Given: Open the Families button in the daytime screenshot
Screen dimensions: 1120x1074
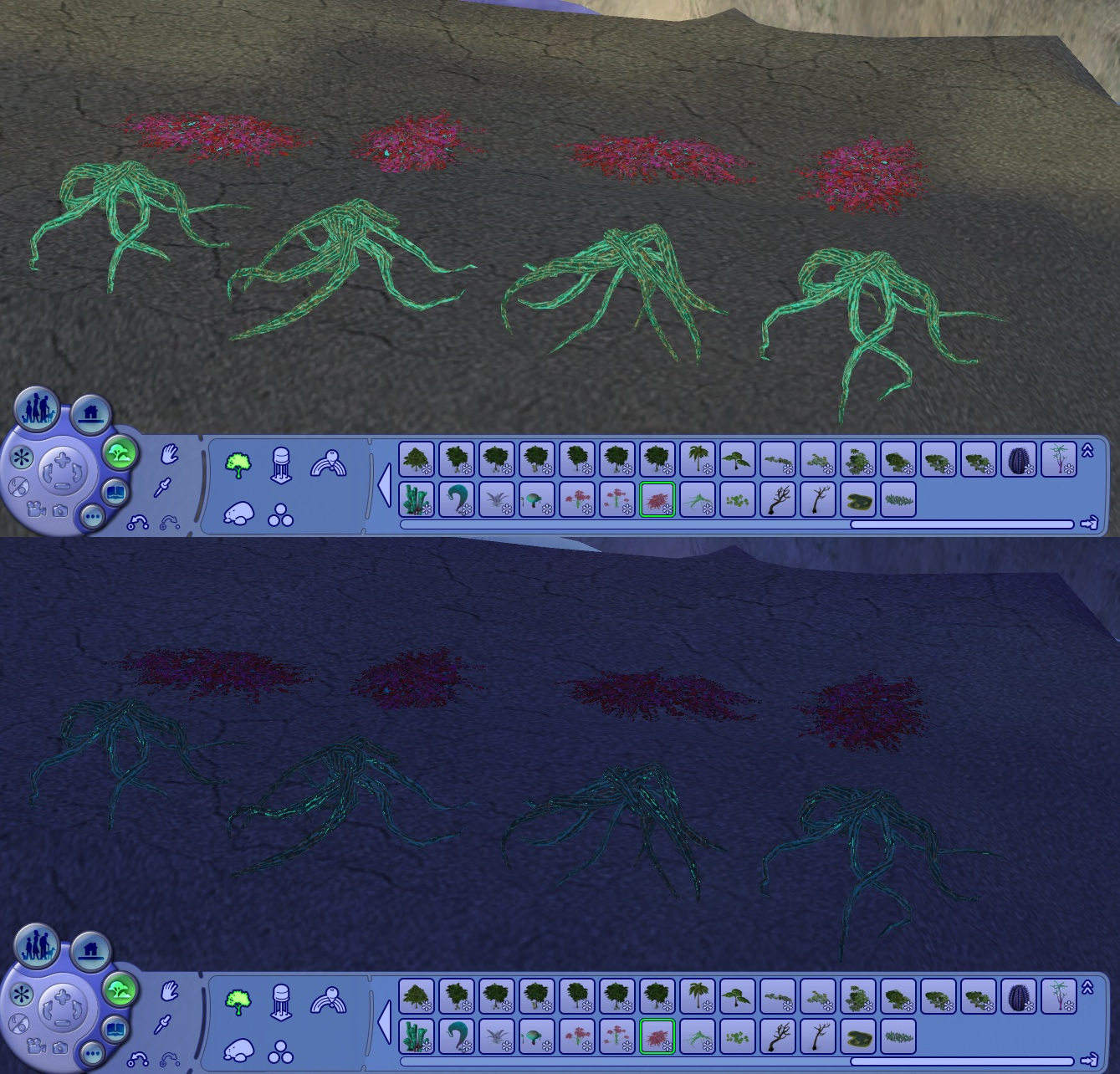Looking at the screenshot, I should (36, 408).
